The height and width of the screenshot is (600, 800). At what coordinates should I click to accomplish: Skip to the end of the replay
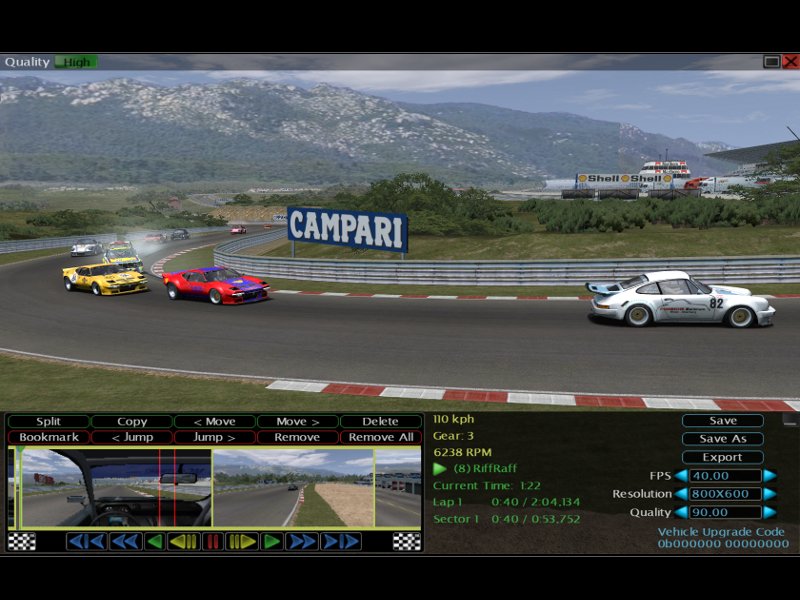341,541
